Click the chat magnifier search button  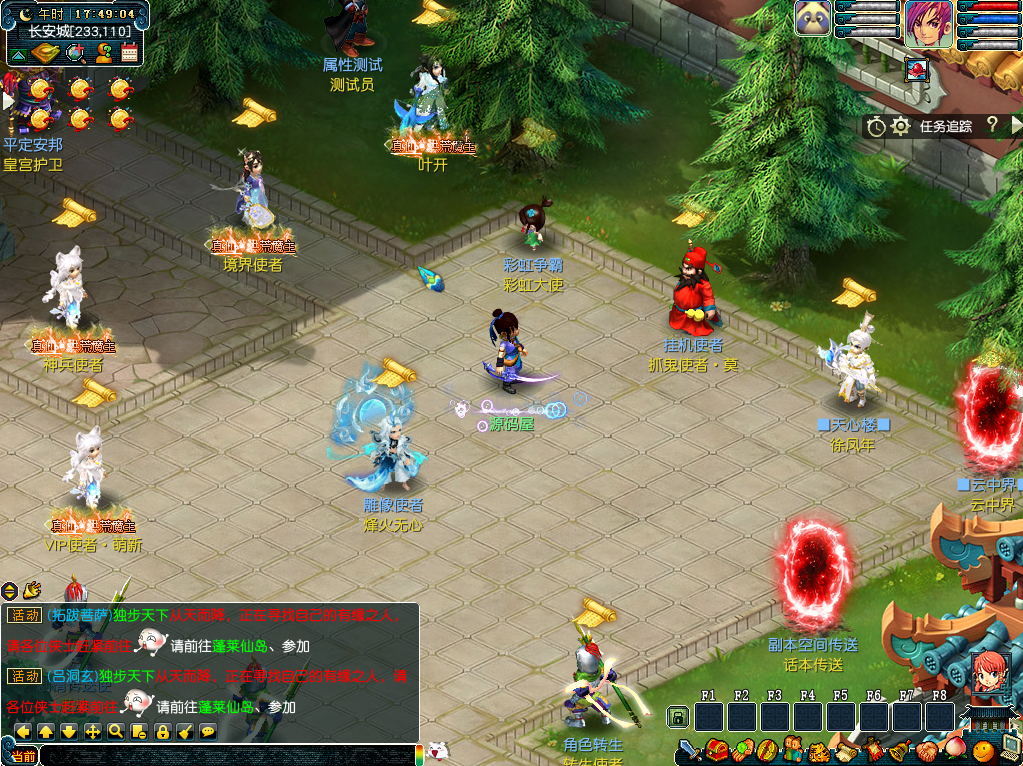[x=116, y=731]
